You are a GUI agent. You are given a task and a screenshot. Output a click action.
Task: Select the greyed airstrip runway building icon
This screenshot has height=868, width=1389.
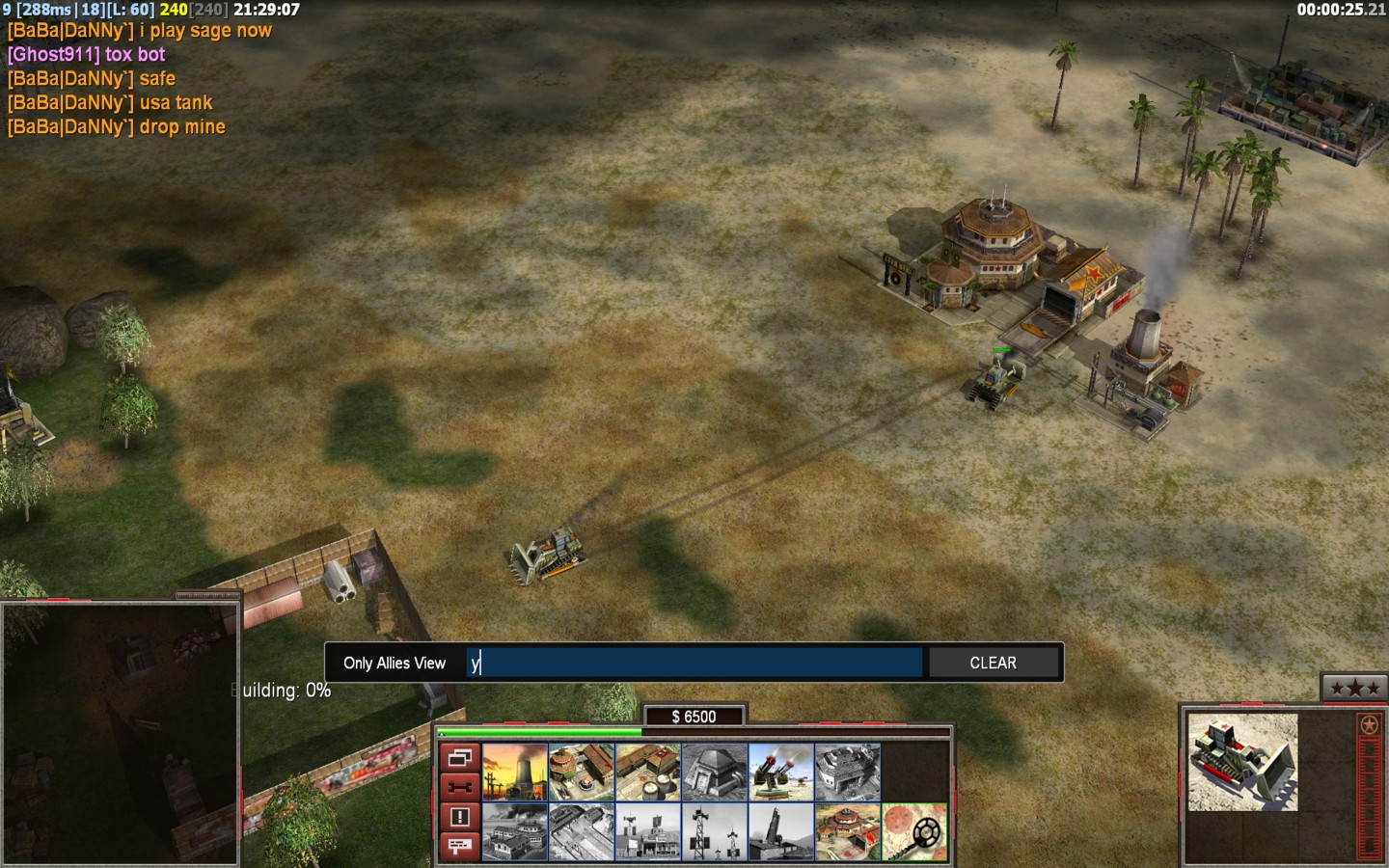(582, 832)
